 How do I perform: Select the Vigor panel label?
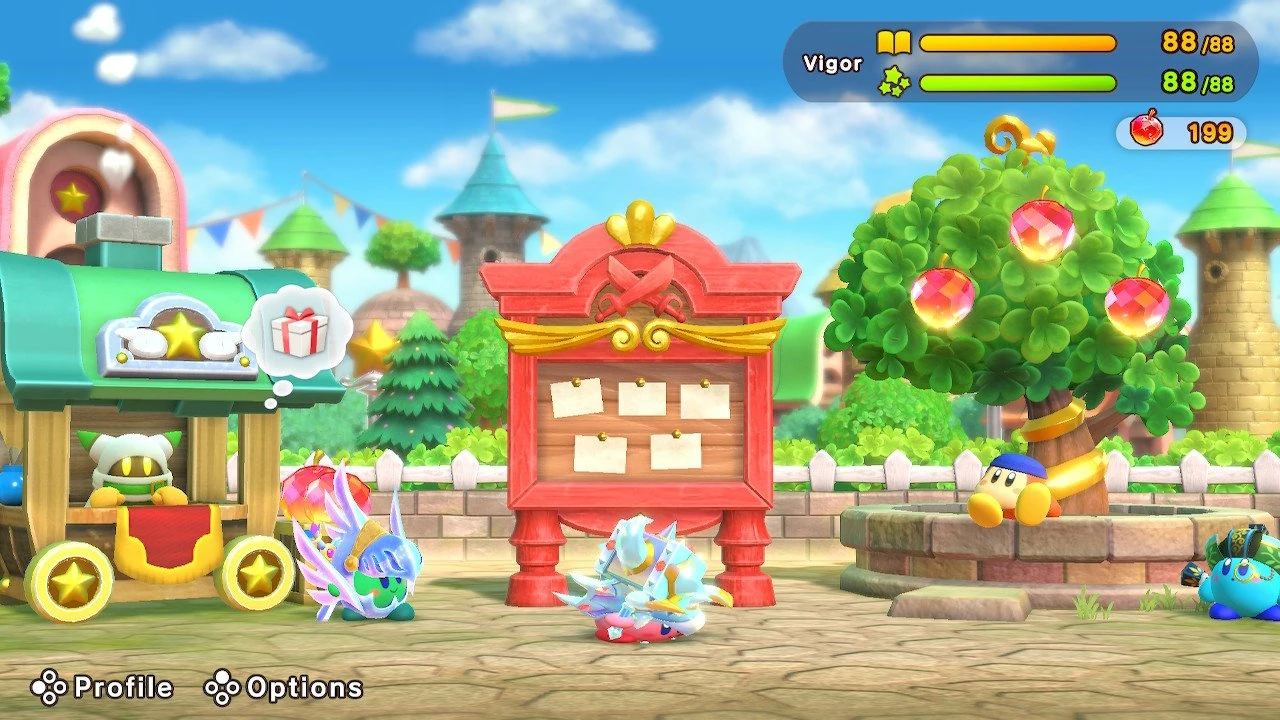coord(834,62)
